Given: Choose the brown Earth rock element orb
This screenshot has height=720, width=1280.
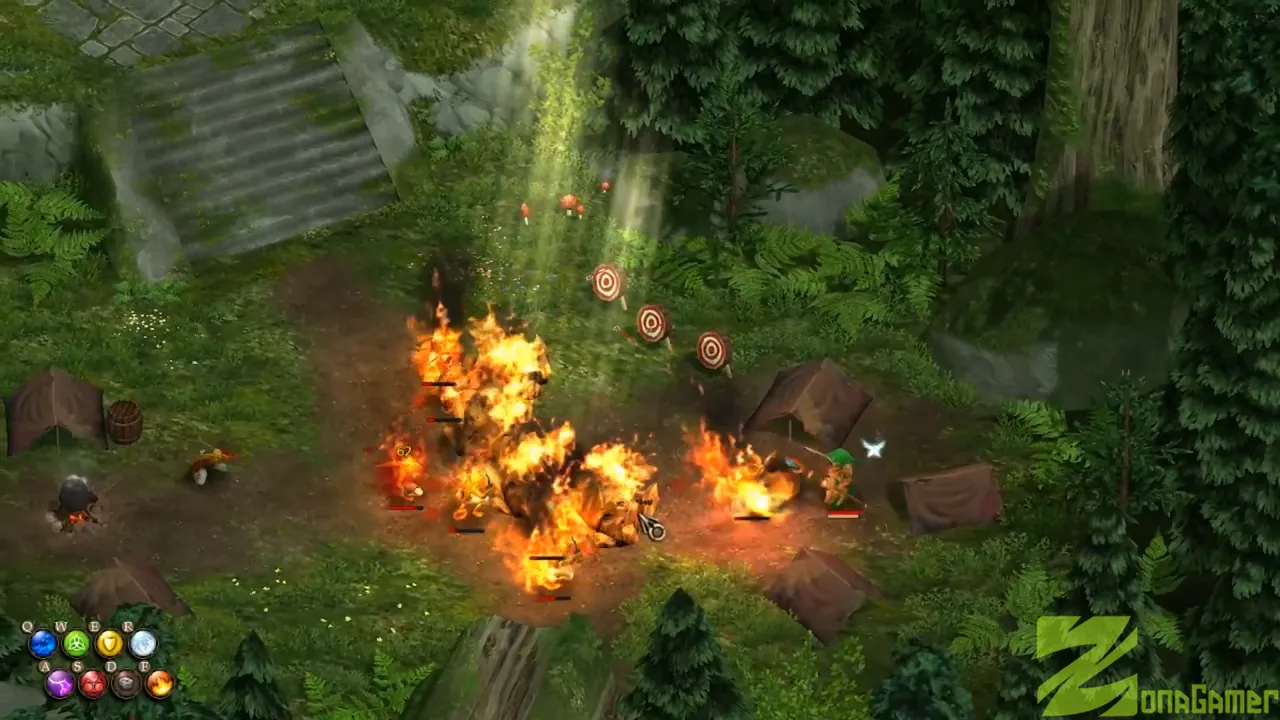Looking at the screenshot, I should [x=126, y=684].
